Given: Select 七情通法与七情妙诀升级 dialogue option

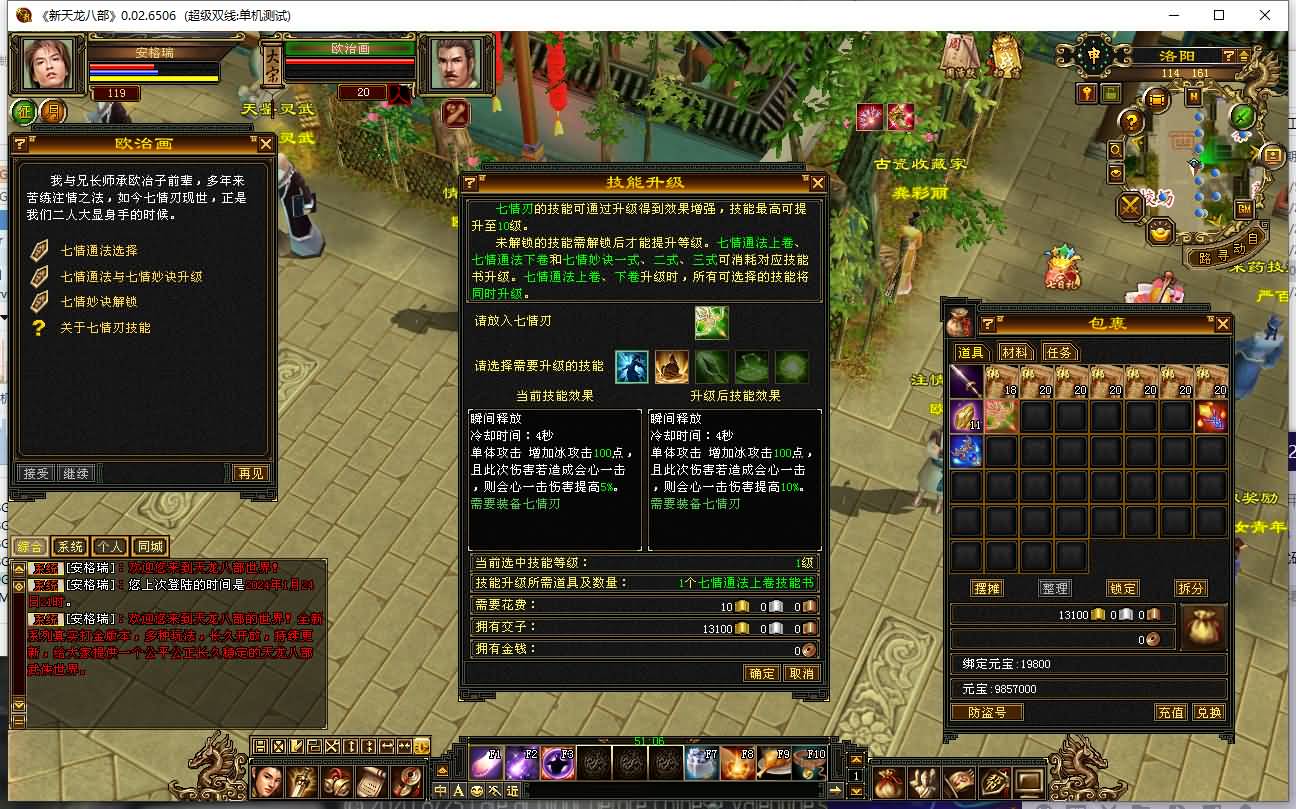Looking at the screenshot, I should [x=131, y=276].
